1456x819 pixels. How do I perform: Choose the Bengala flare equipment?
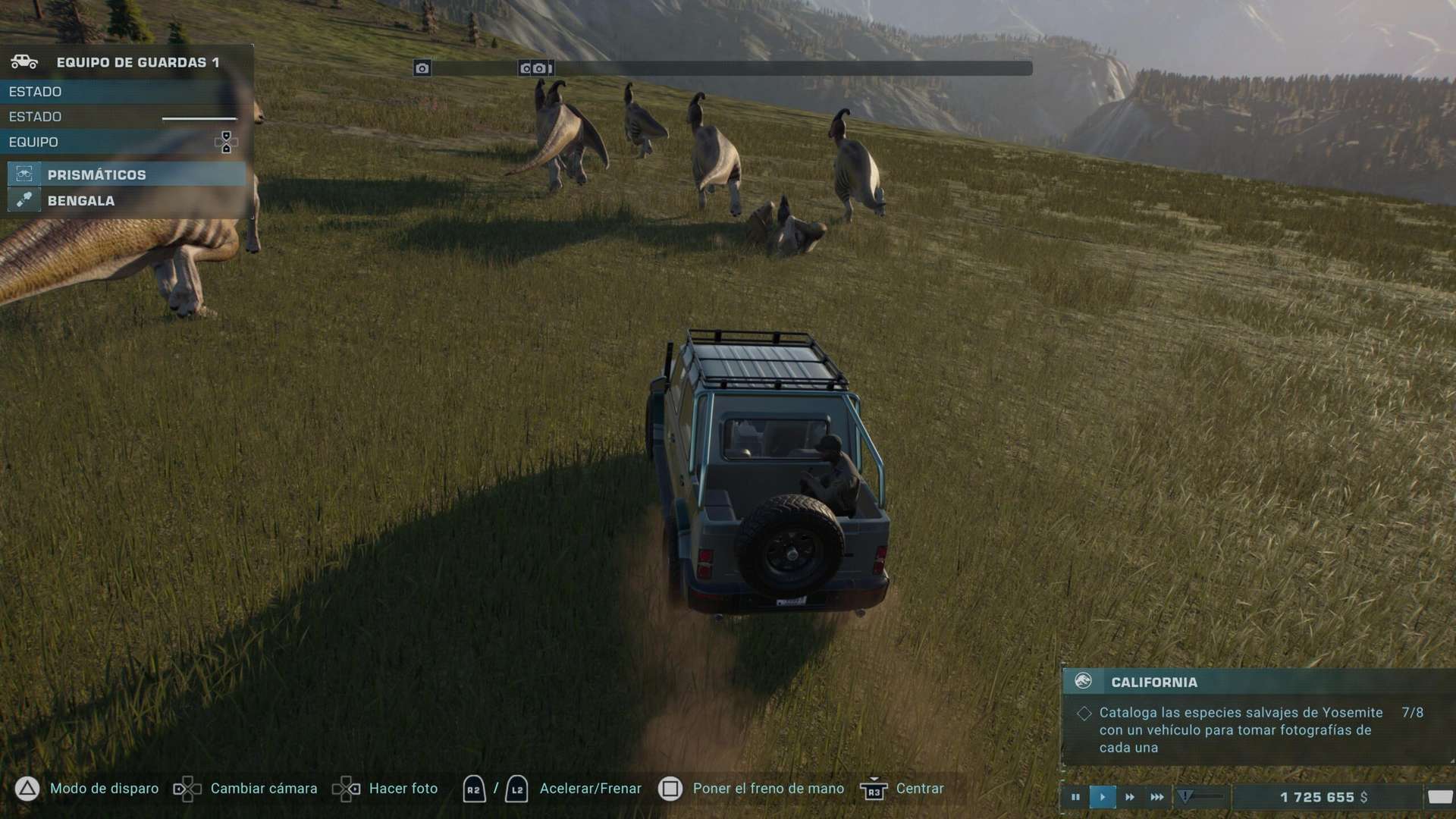click(81, 200)
